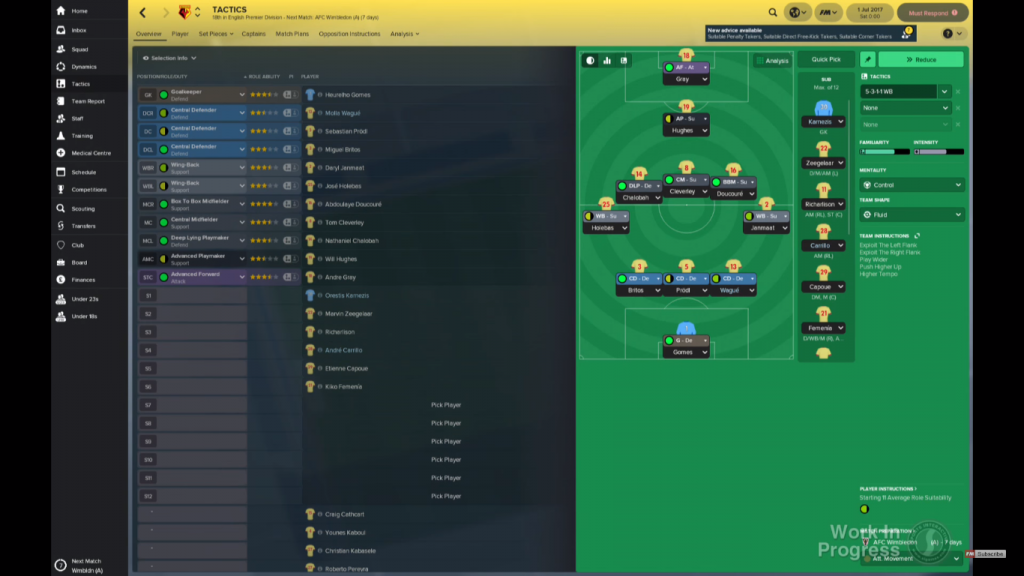Change the Control mentality dropdown
Viewport: 1024px width, 576px height.
911,185
